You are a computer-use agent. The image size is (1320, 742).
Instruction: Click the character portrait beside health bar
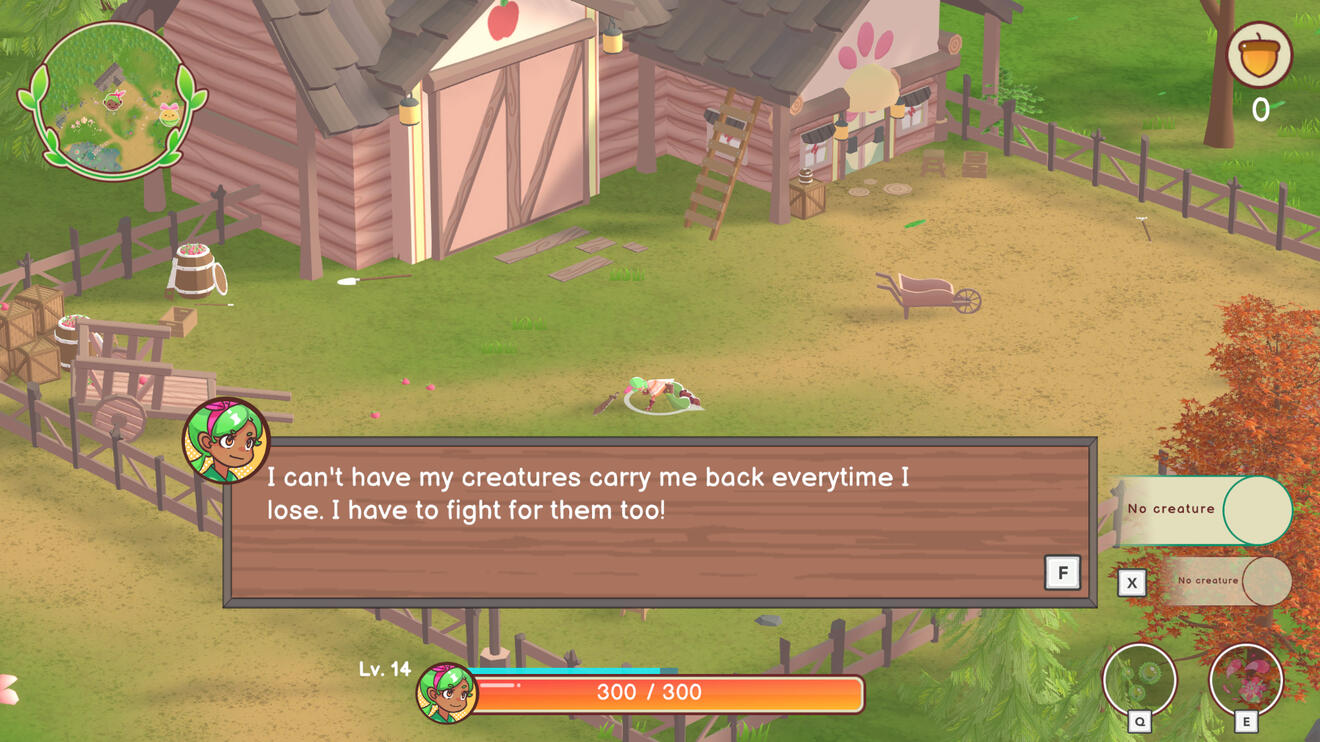pyautogui.click(x=446, y=692)
